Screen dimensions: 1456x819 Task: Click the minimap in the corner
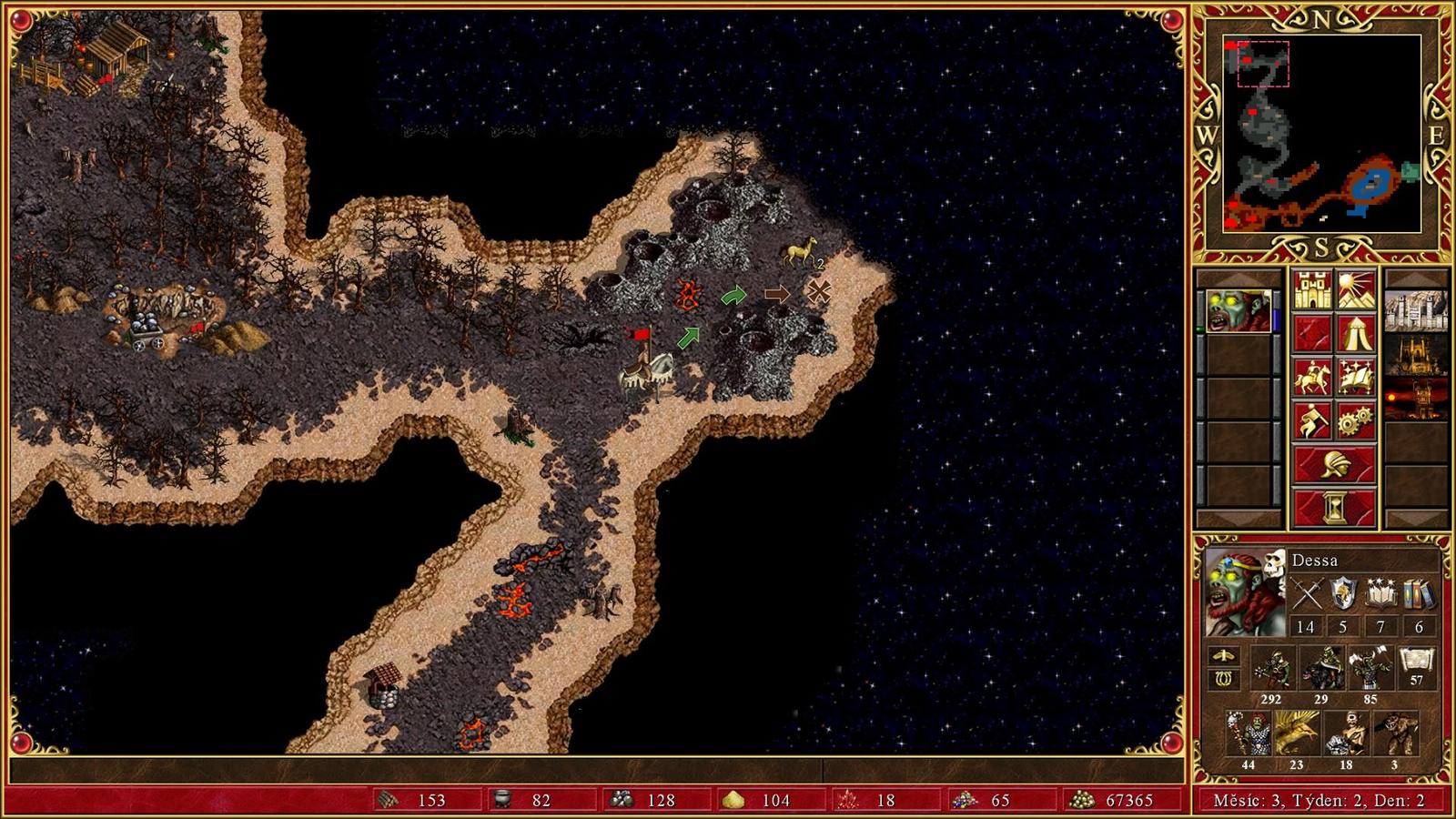click(1321, 134)
